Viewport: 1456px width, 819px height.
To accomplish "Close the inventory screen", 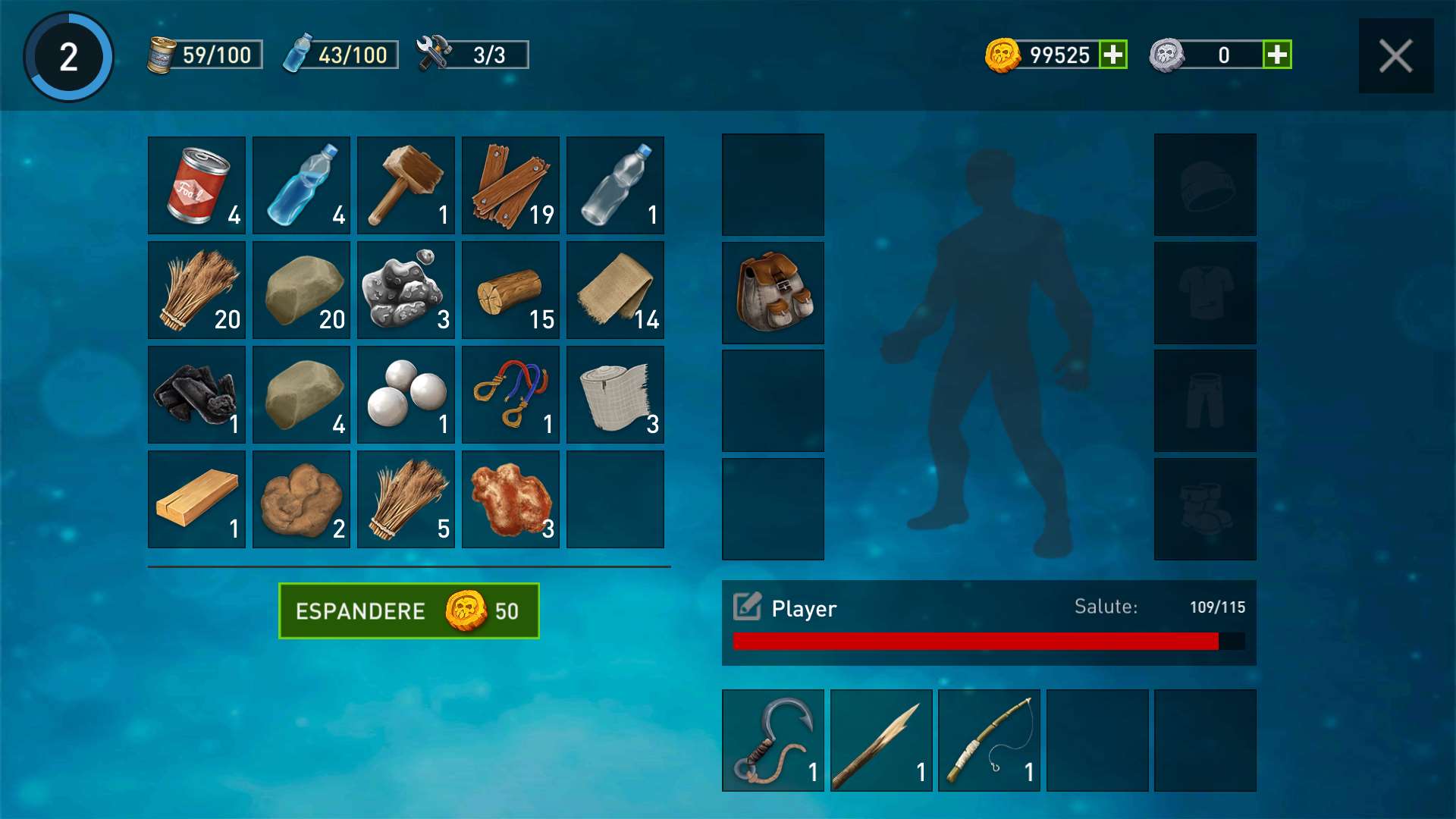I will tap(1395, 56).
